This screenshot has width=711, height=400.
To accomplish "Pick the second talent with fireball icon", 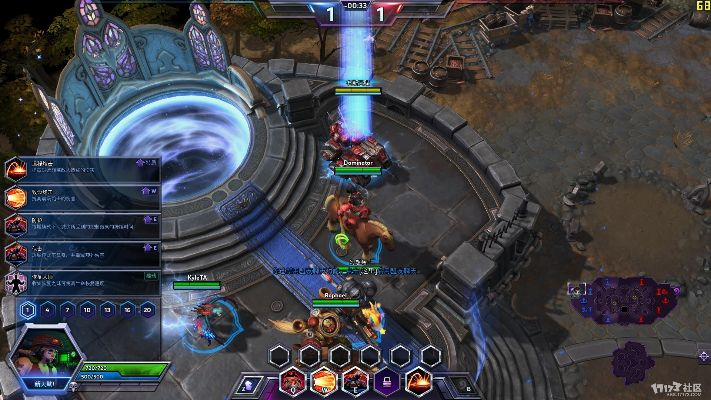I will (82, 197).
